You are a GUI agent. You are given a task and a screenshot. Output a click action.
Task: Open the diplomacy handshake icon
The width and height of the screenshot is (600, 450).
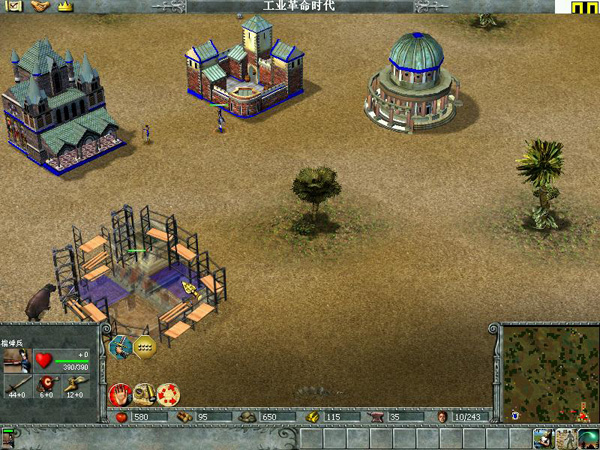tap(40, 6)
